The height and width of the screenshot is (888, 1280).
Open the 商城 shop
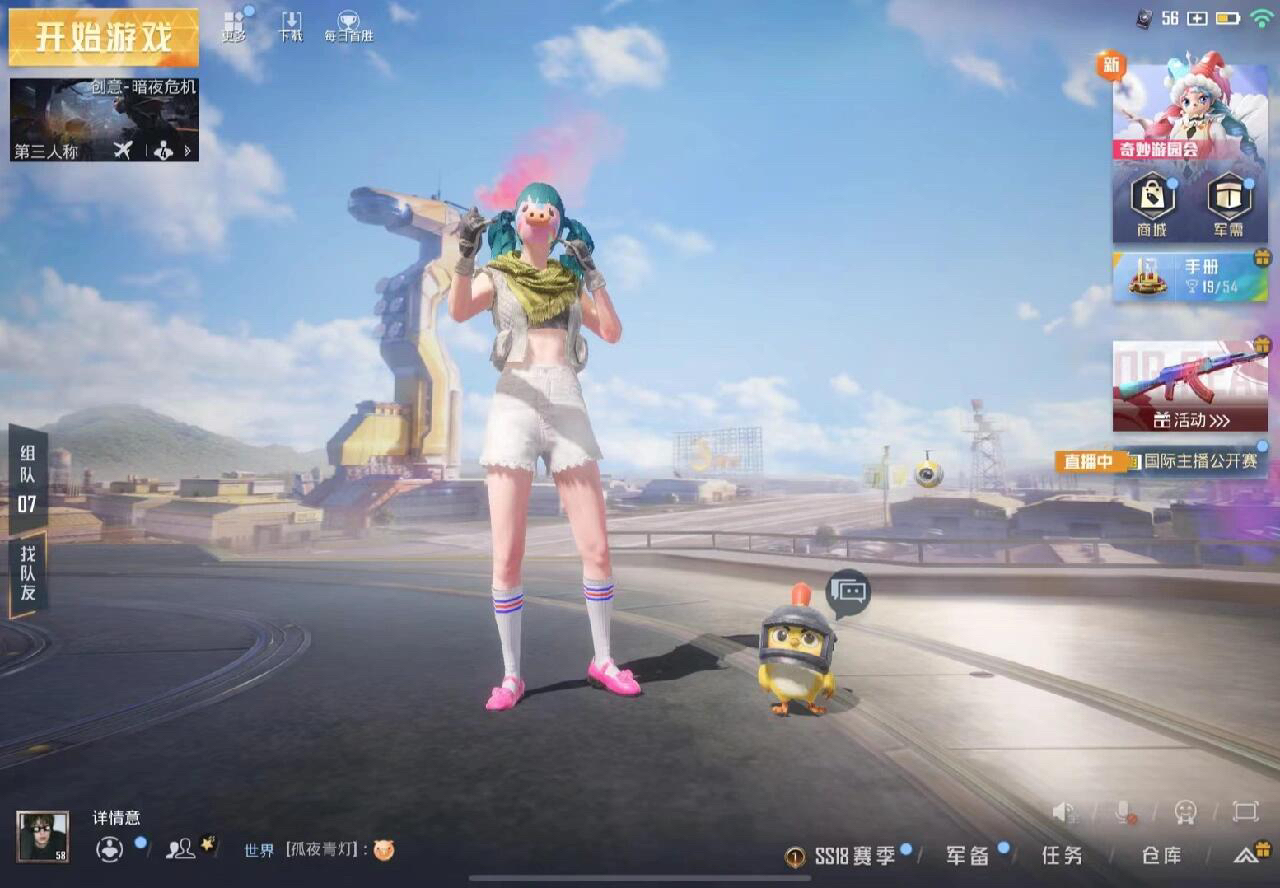1152,203
